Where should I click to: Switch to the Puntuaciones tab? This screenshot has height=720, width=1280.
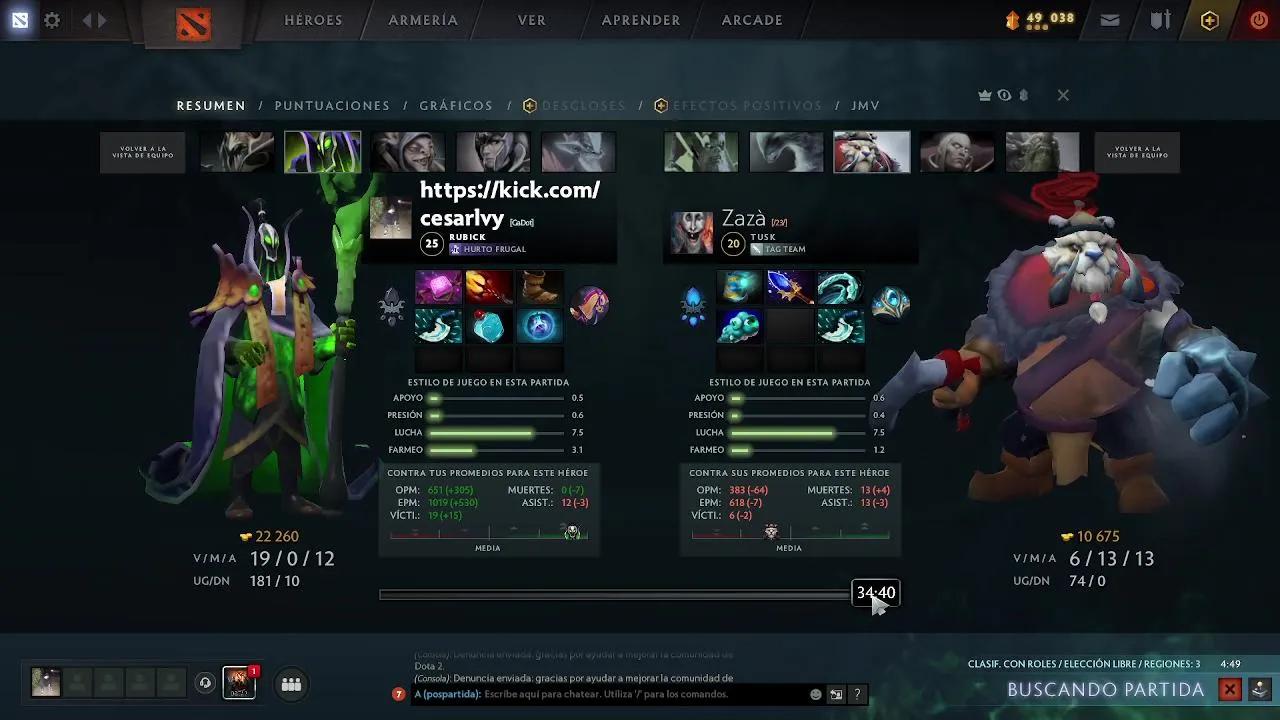pyautogui.click(x=332, y=105)
